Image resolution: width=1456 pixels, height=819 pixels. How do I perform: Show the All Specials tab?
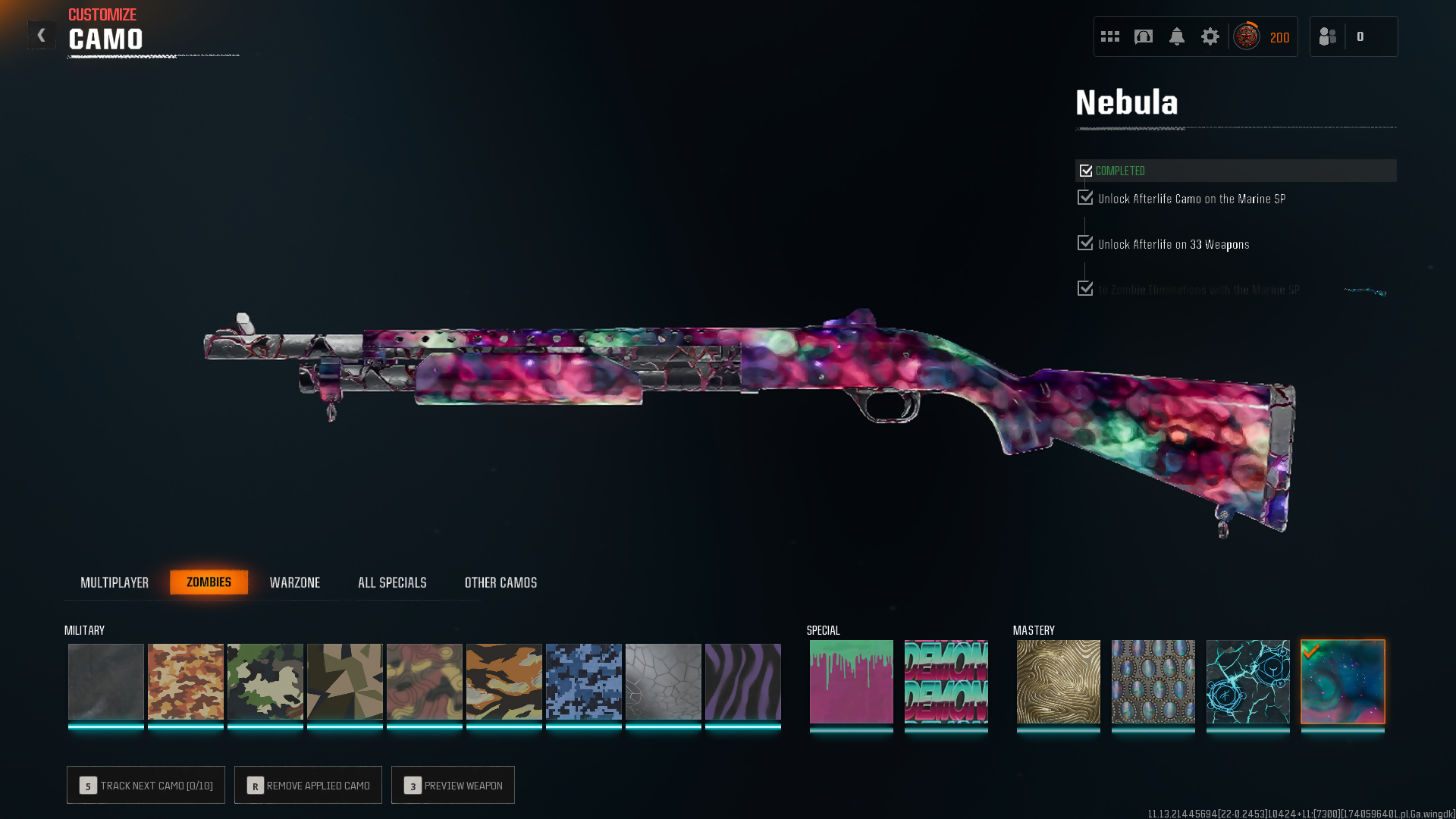point(392,582)
